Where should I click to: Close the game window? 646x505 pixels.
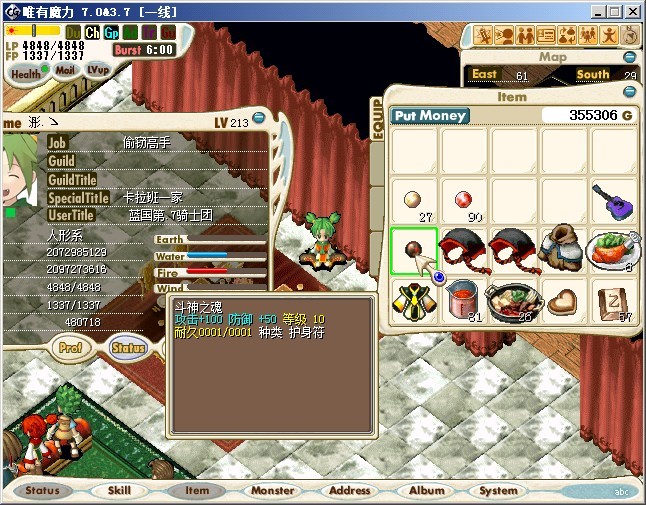tap(633, 11)
